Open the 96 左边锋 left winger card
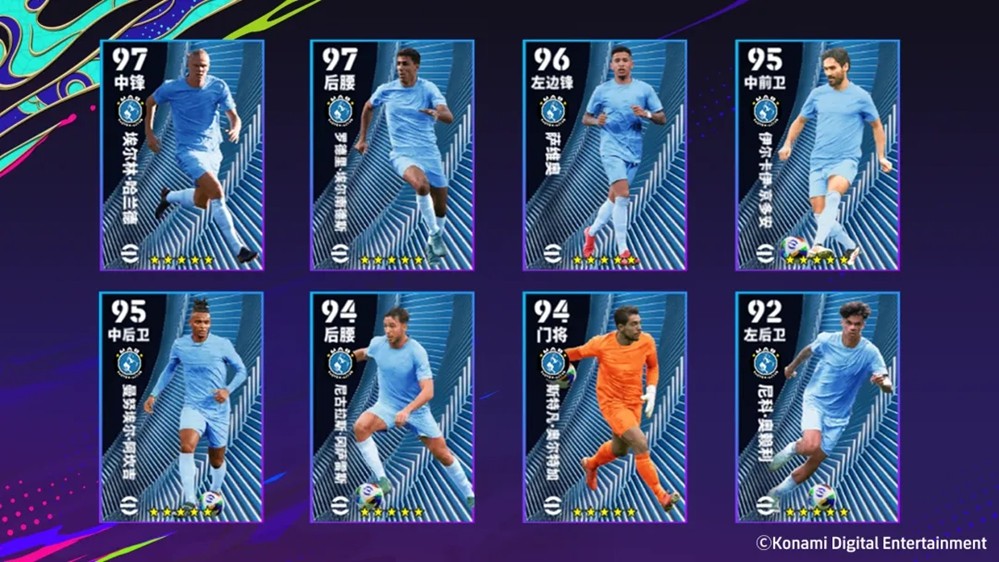Image resolution: width=999 pixels, height=562 pixels. 605,155
